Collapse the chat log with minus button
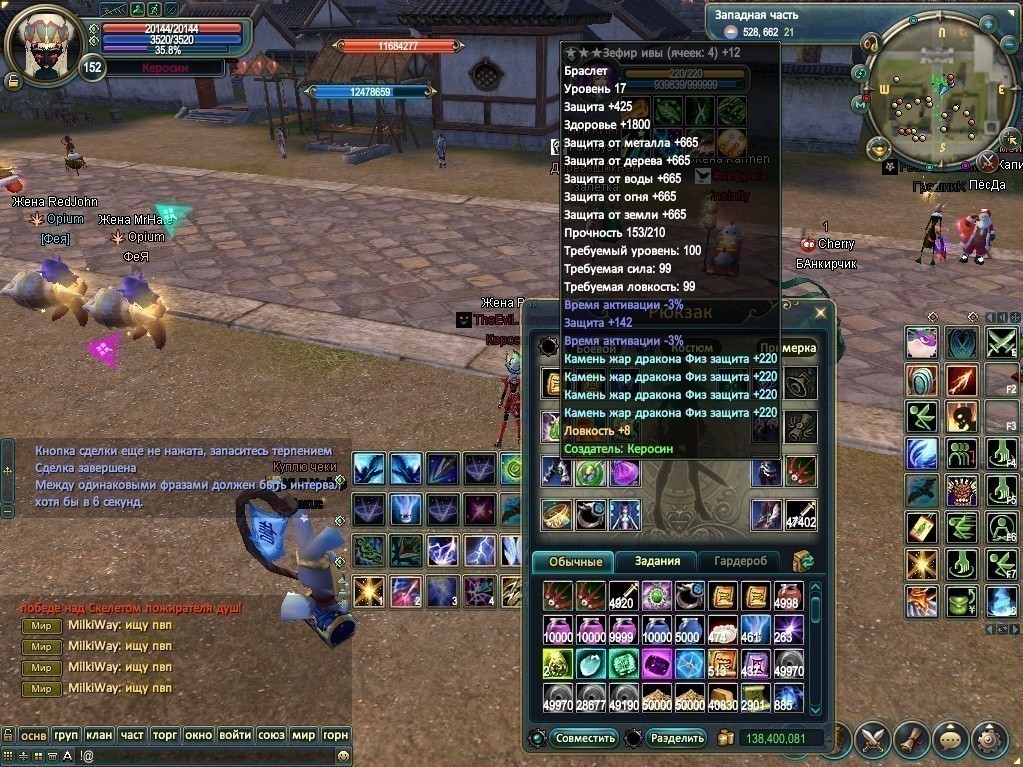1023x767 pixels. 7,511
